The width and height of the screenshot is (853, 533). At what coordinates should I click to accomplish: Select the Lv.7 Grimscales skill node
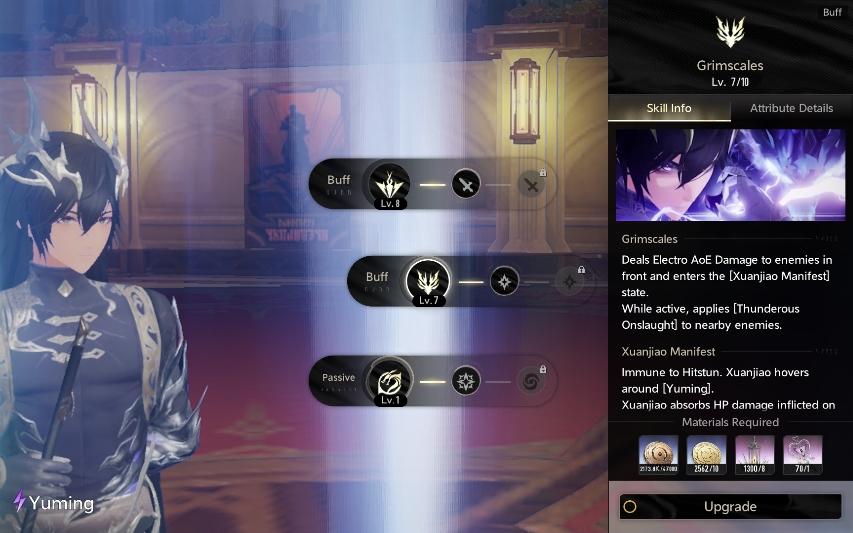pyautogui.click(x=428, y=281)
